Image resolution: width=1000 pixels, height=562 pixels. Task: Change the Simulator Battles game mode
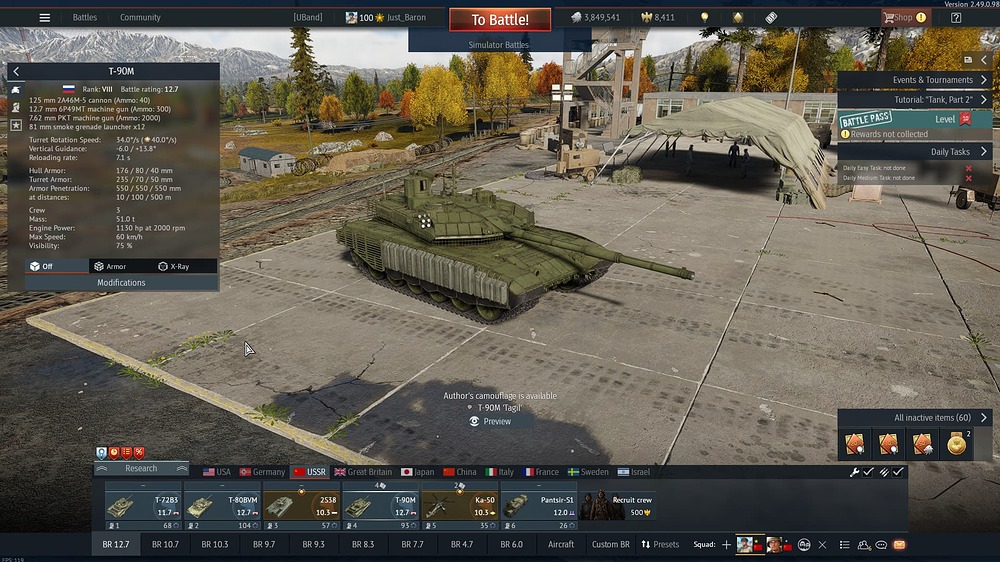[499, 44]
